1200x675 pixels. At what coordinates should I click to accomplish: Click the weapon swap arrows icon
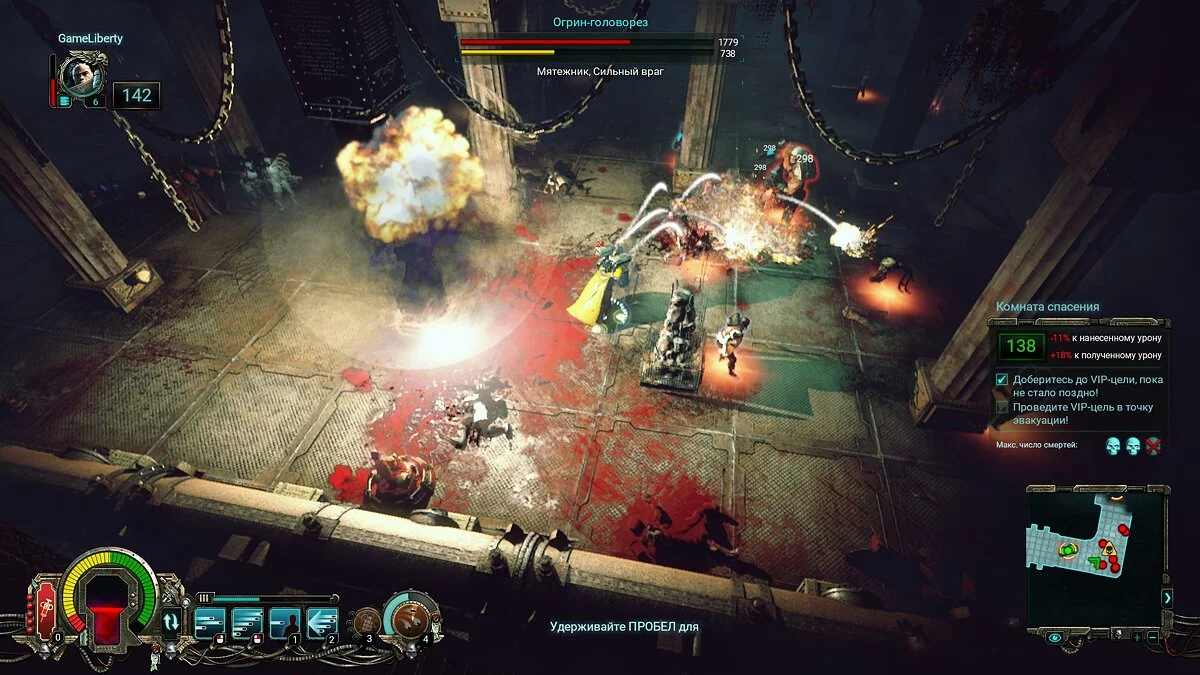[x=172, y=620]
